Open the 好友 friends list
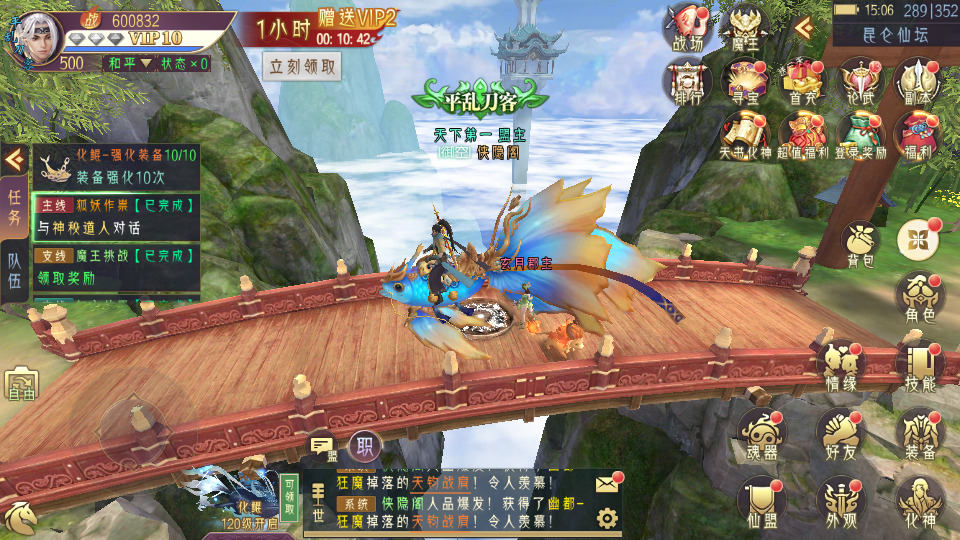This screenshot has height=540, width=960. pos(840,436)
